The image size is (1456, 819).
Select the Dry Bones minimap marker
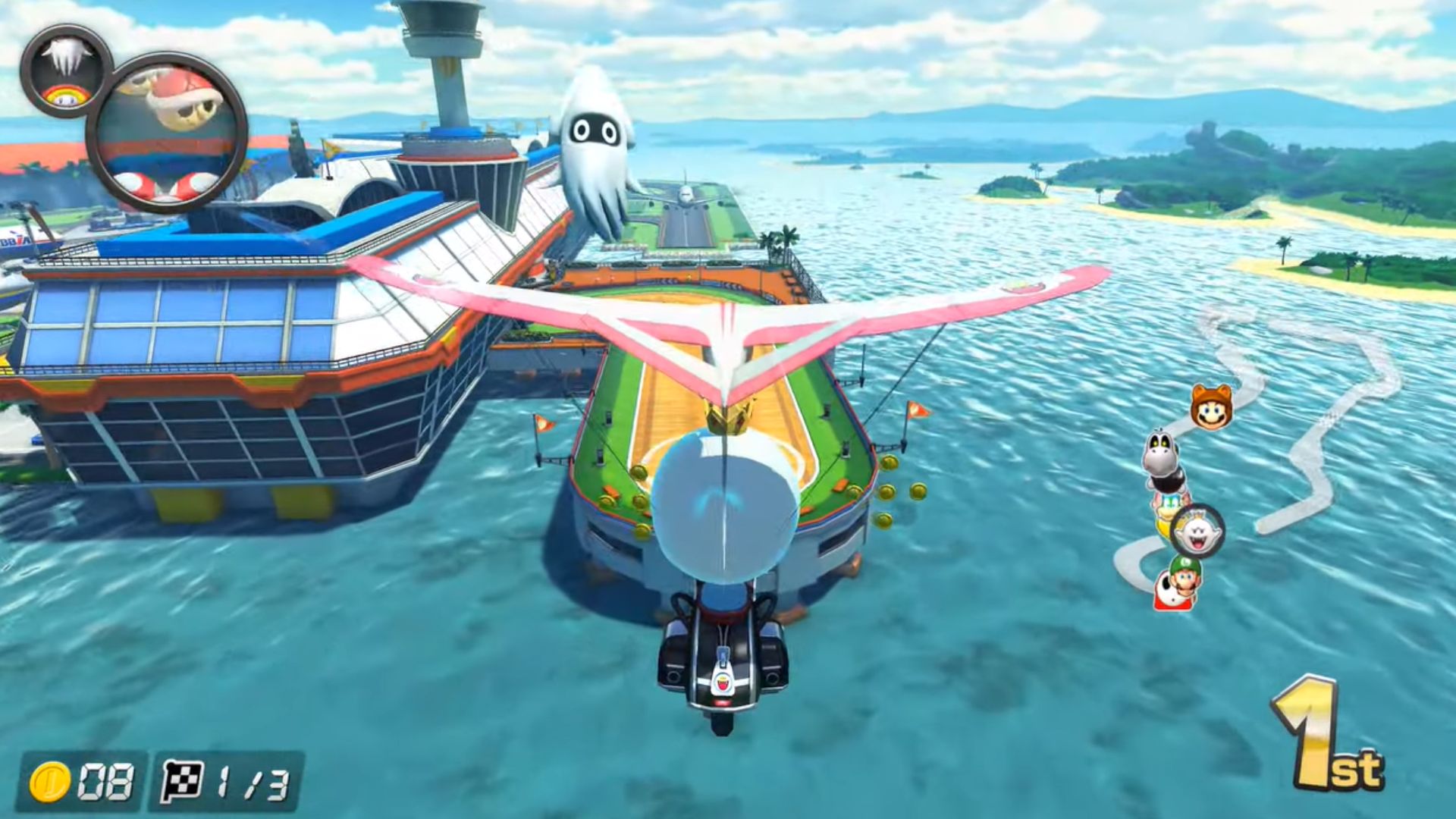1160,459
